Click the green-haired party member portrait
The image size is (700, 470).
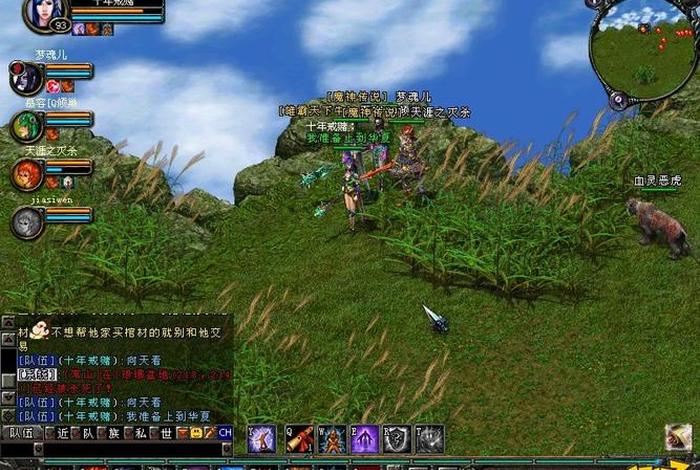pyautogui.click(x=25, y=126)
